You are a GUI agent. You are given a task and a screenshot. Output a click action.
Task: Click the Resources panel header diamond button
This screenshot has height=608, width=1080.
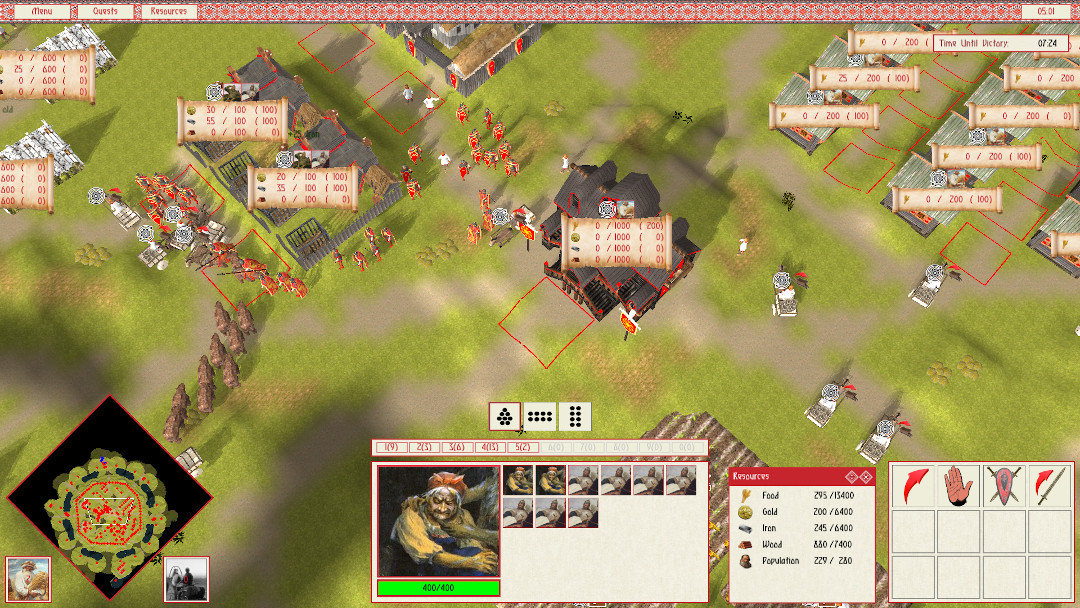click(852, 476)
